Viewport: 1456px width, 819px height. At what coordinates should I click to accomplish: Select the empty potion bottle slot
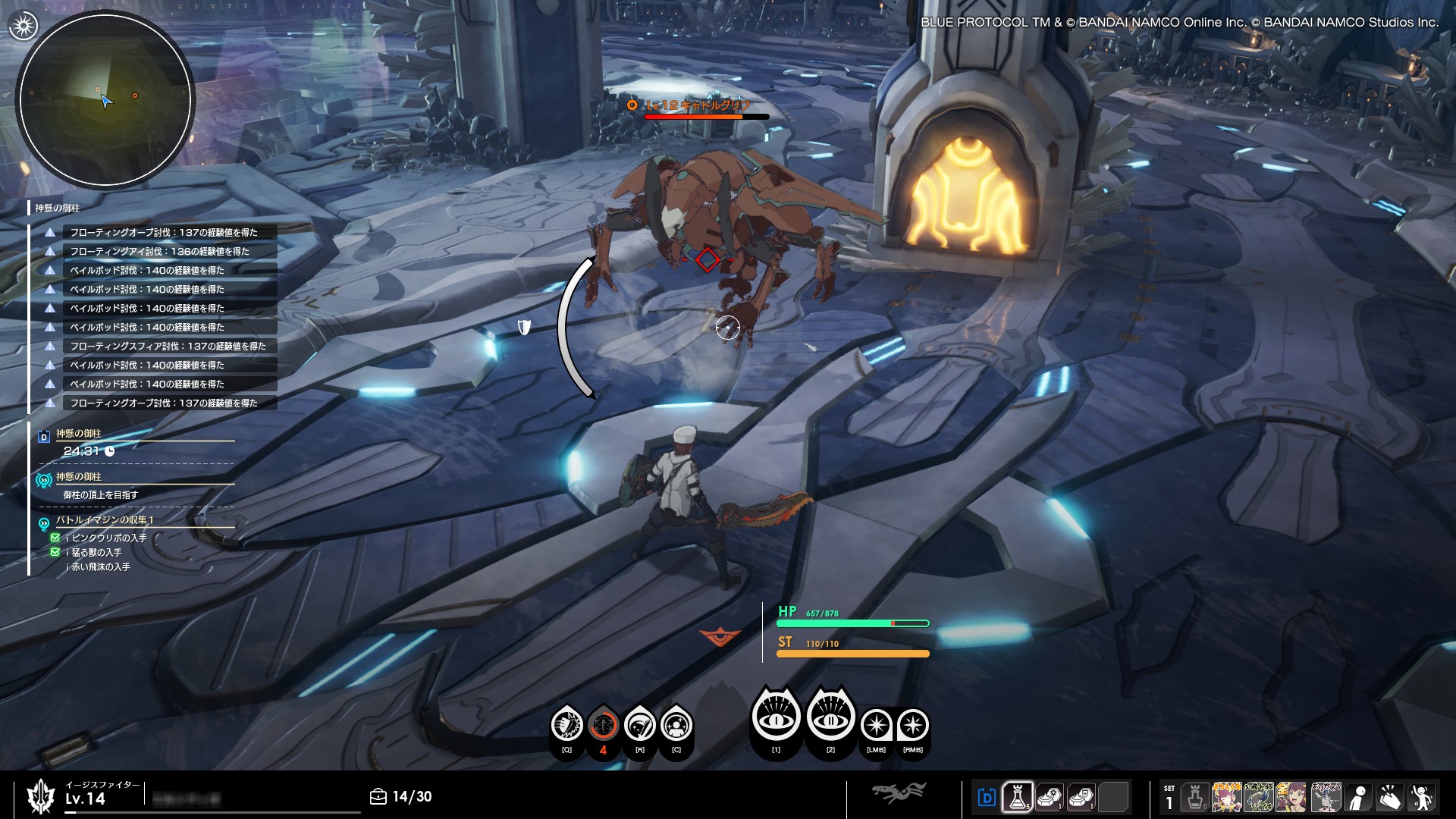(x=1195, y=797)
